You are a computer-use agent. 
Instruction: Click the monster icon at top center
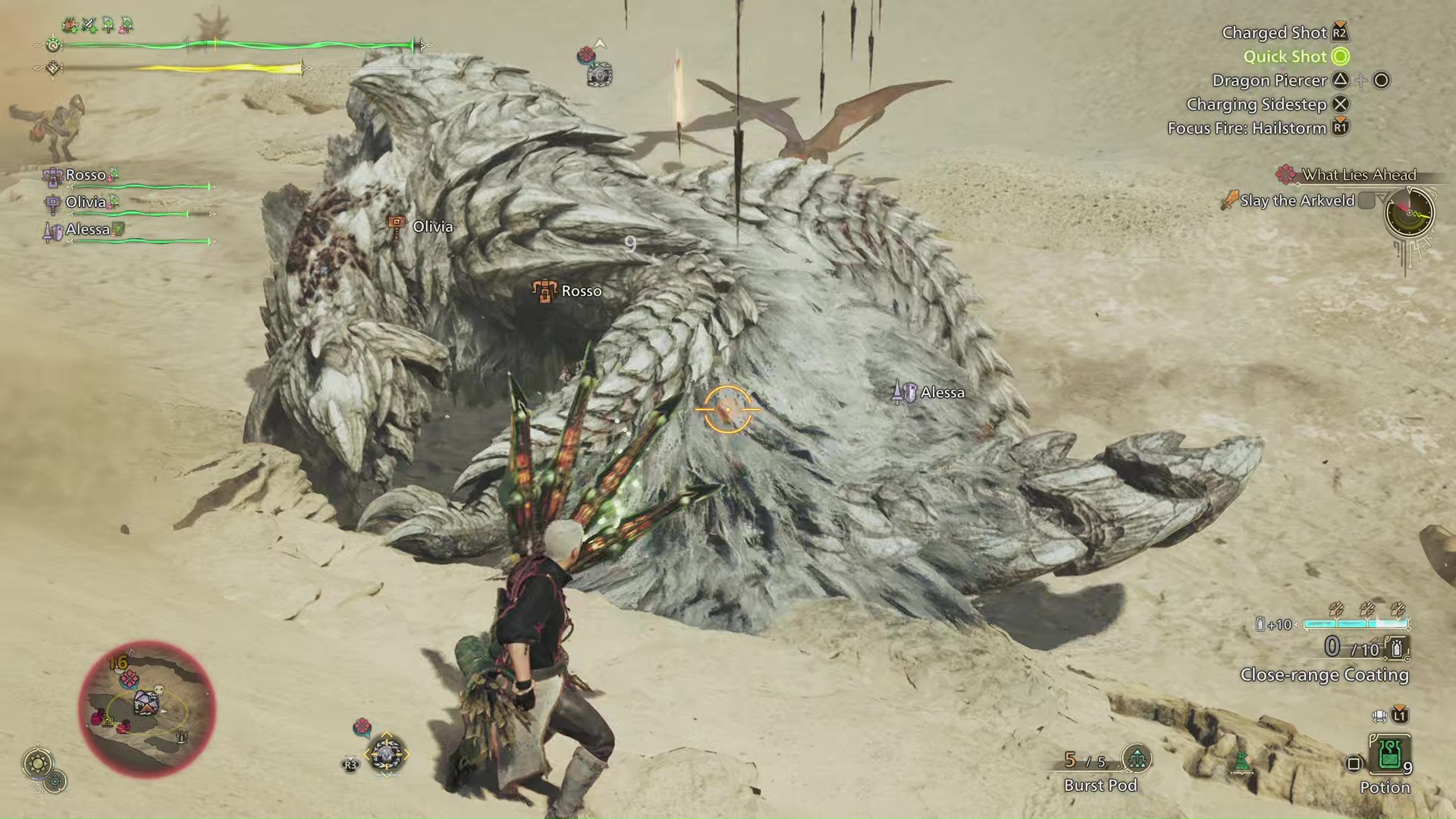tap(599, 74)
